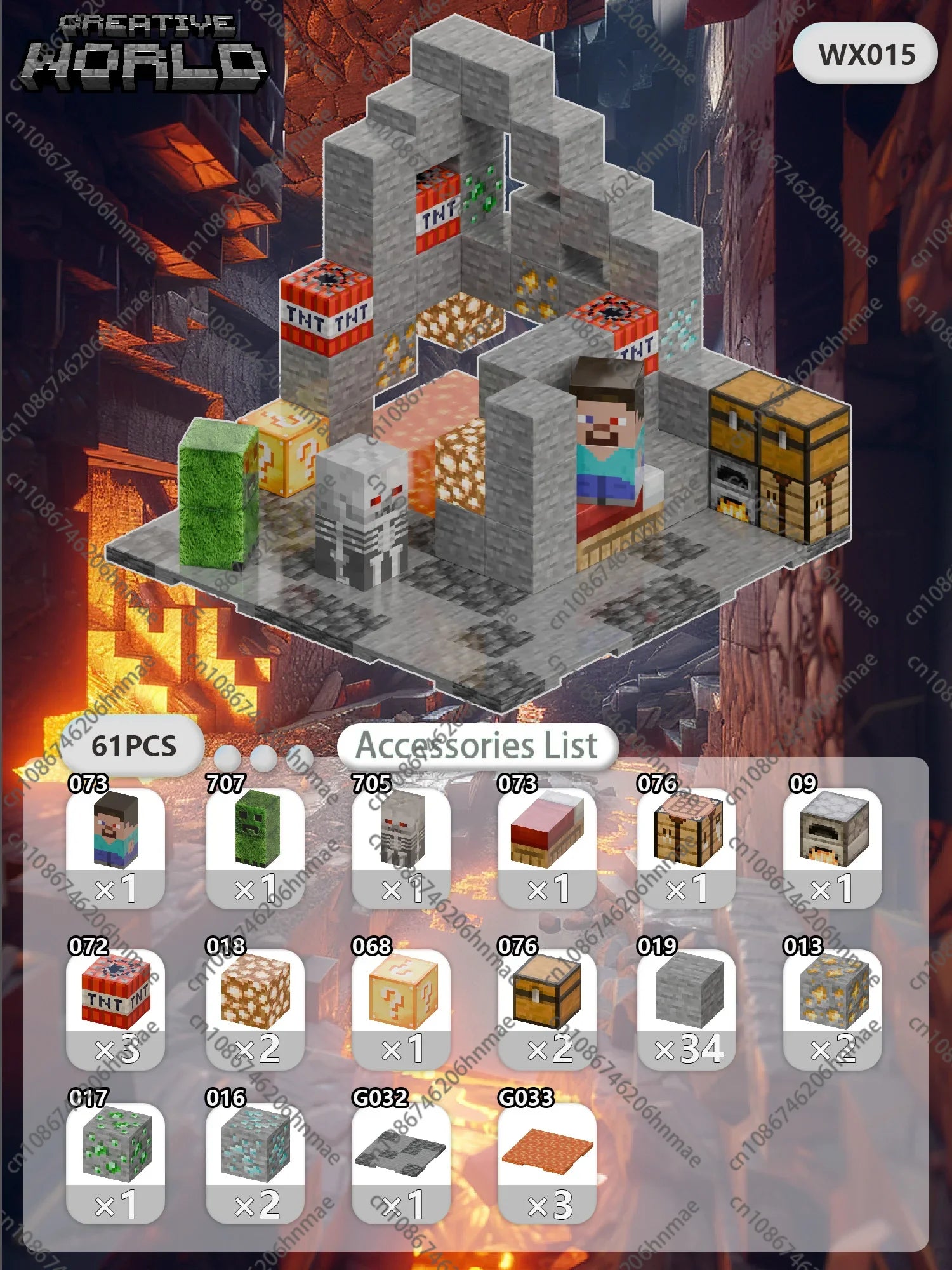Choose the emerald ore block tile
Image resolution: width=952 pixels, height=1270 pixels.
(116, 1162)
